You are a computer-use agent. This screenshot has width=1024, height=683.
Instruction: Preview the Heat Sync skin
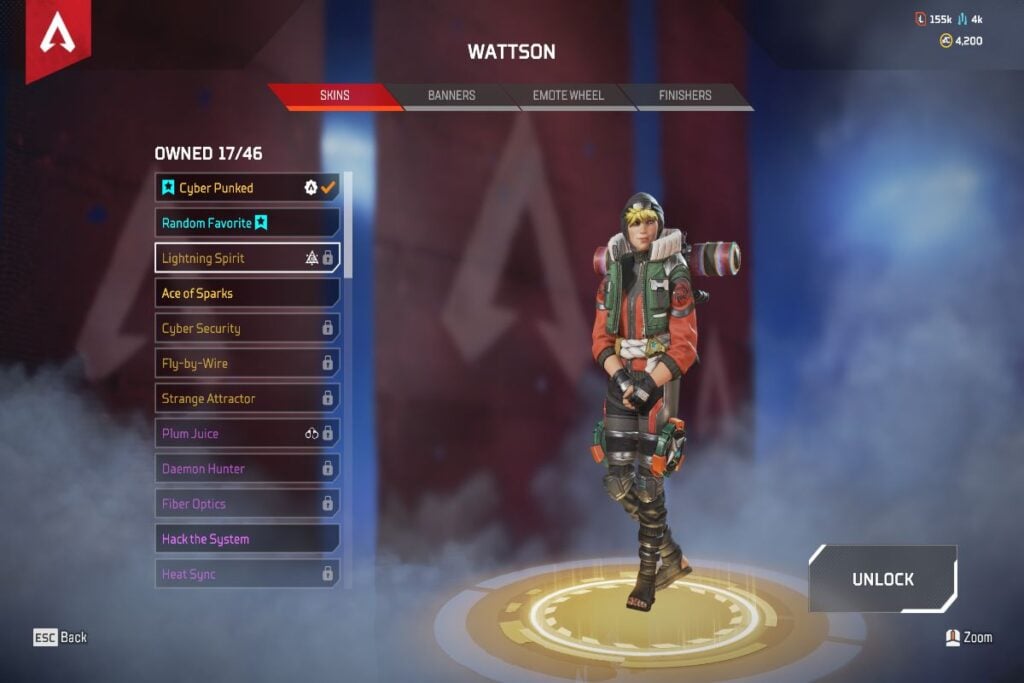[247, 574]
